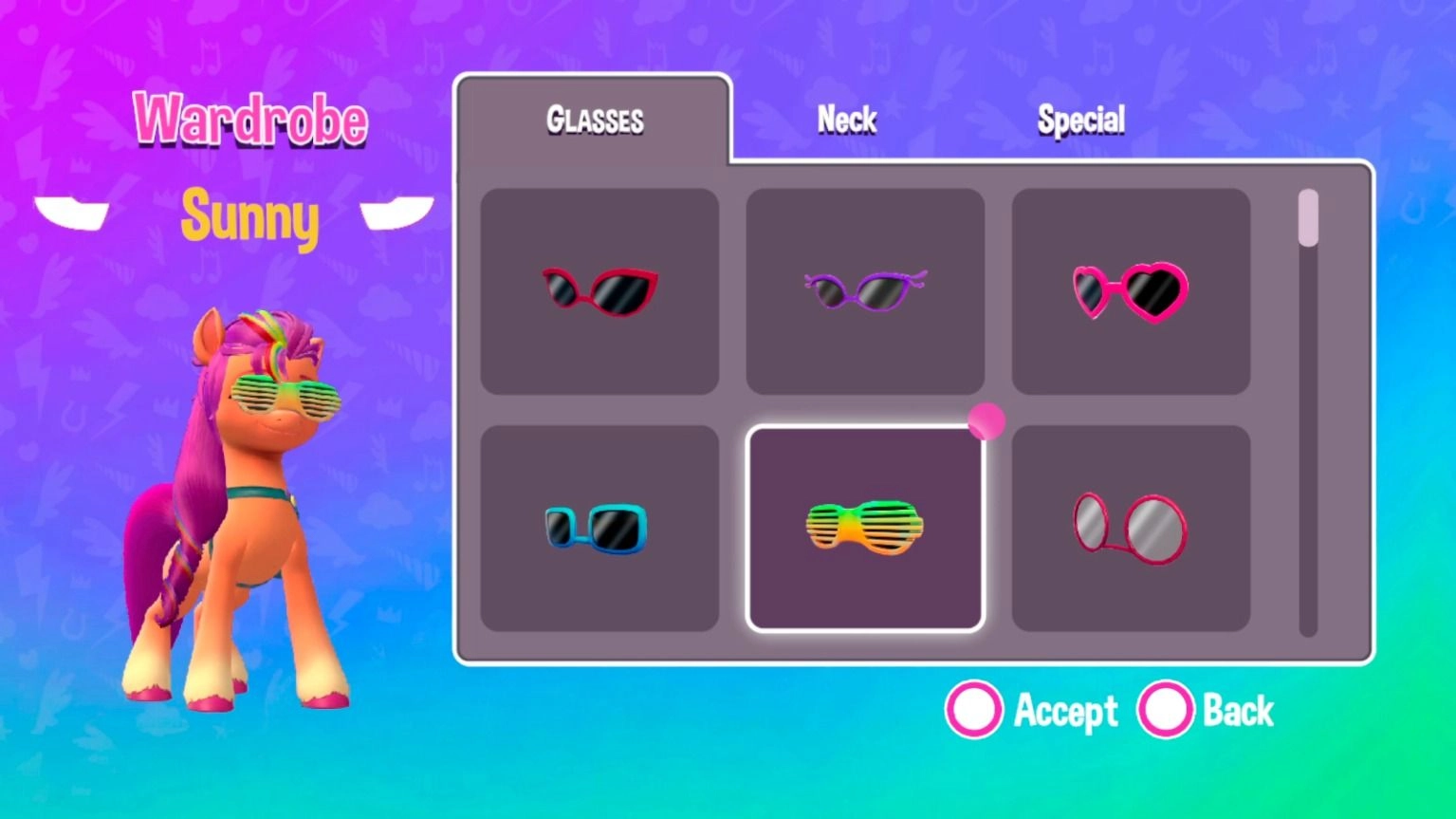Select the Glasses tab
Screen dimensions: 1456x819
point(594,119)
